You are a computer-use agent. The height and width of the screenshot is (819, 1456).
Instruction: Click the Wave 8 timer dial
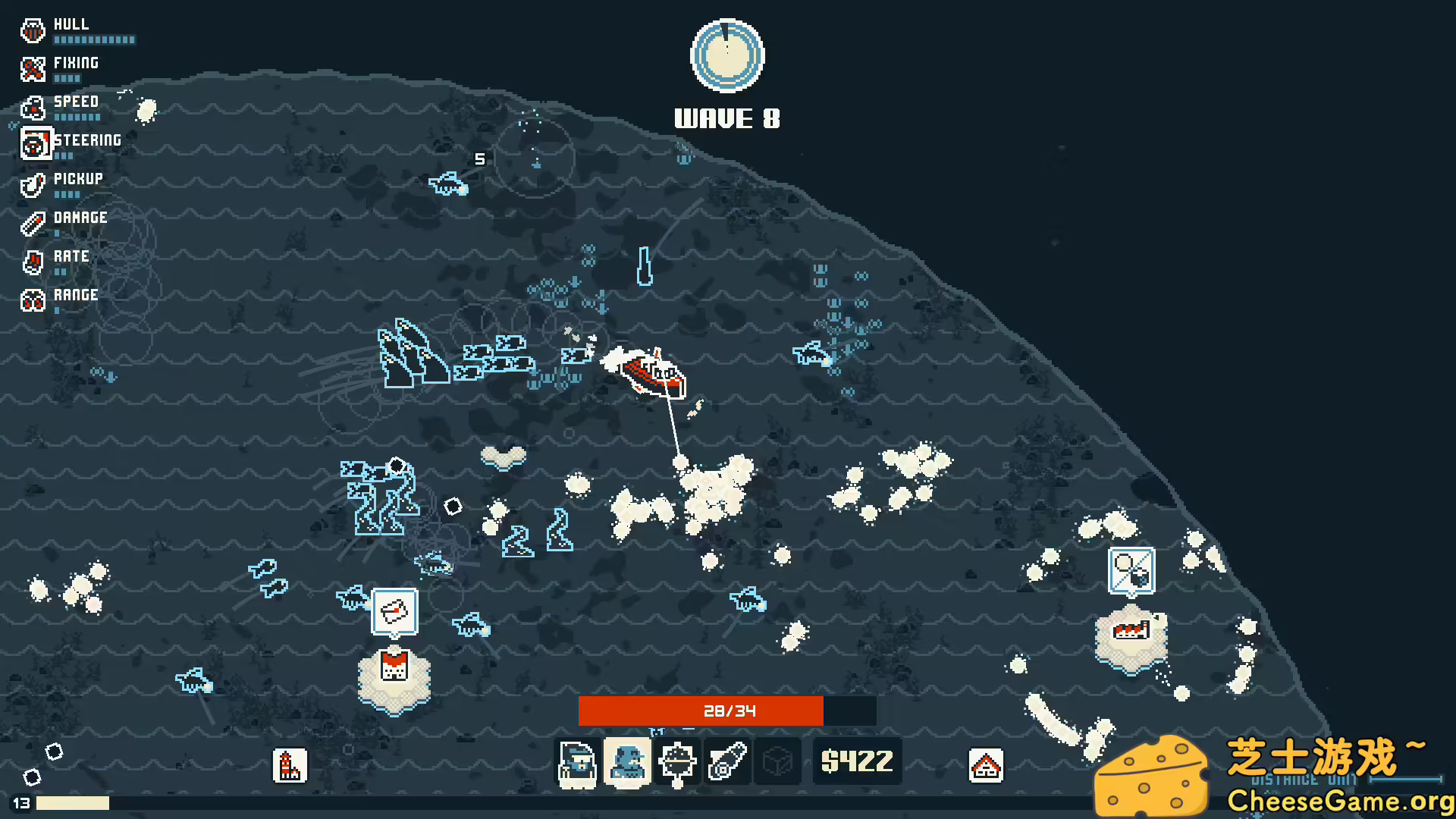click(x=726, y=55)
